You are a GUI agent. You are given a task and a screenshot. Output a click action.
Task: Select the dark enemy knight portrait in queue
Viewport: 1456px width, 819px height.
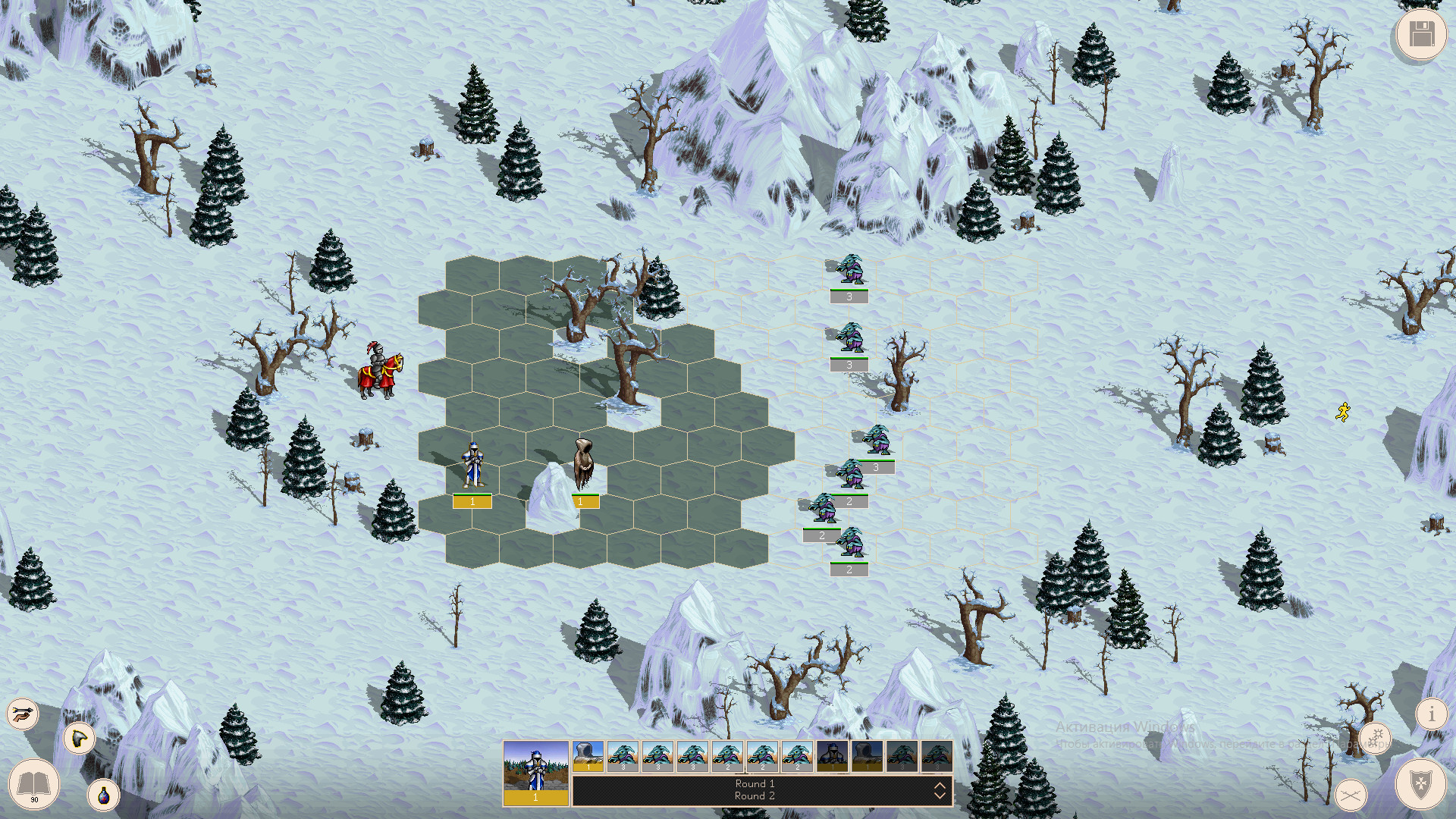(831, 756)
